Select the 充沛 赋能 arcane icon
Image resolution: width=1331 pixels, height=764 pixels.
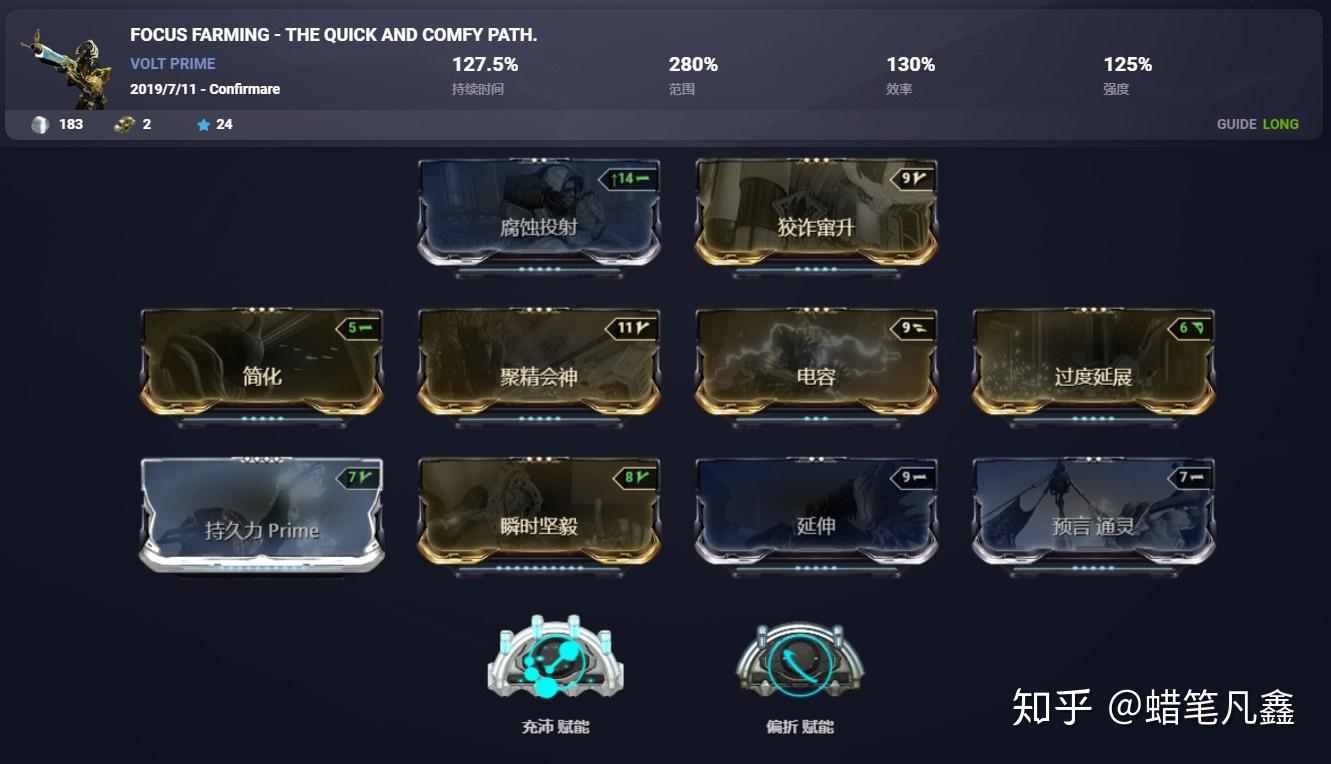[x=555, y=655]
